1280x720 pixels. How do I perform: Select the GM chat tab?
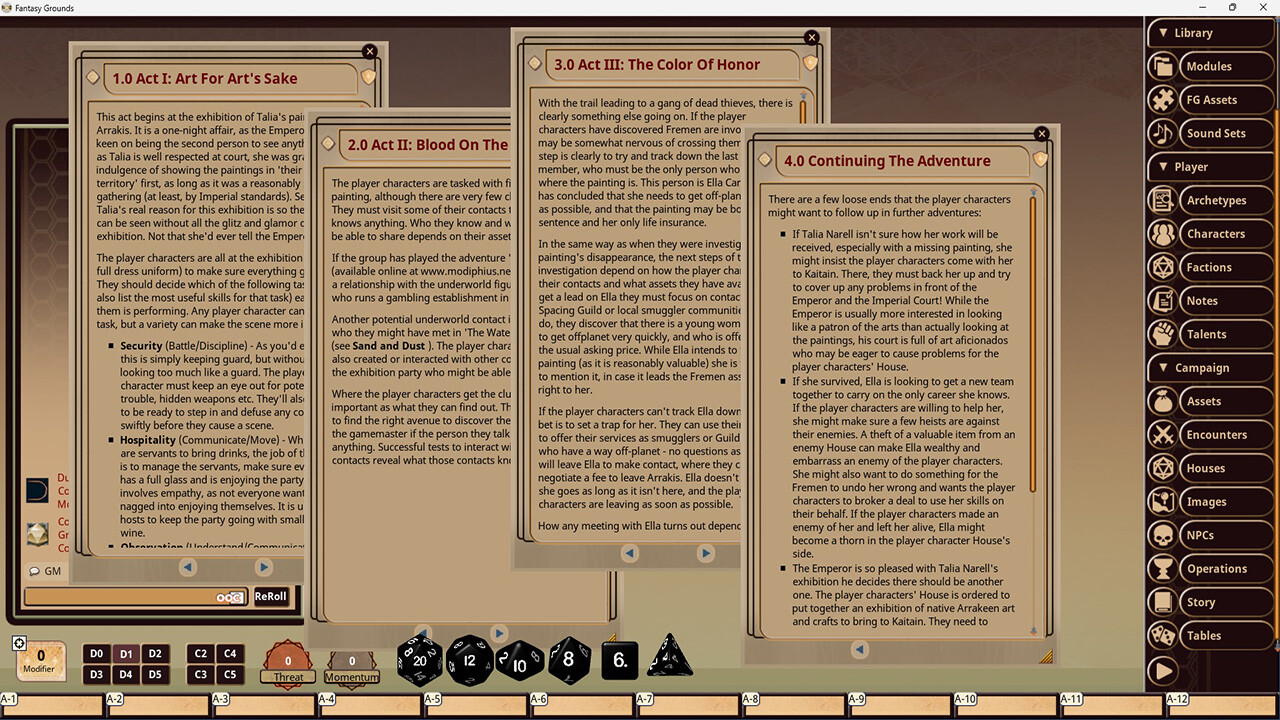point(45,570)
